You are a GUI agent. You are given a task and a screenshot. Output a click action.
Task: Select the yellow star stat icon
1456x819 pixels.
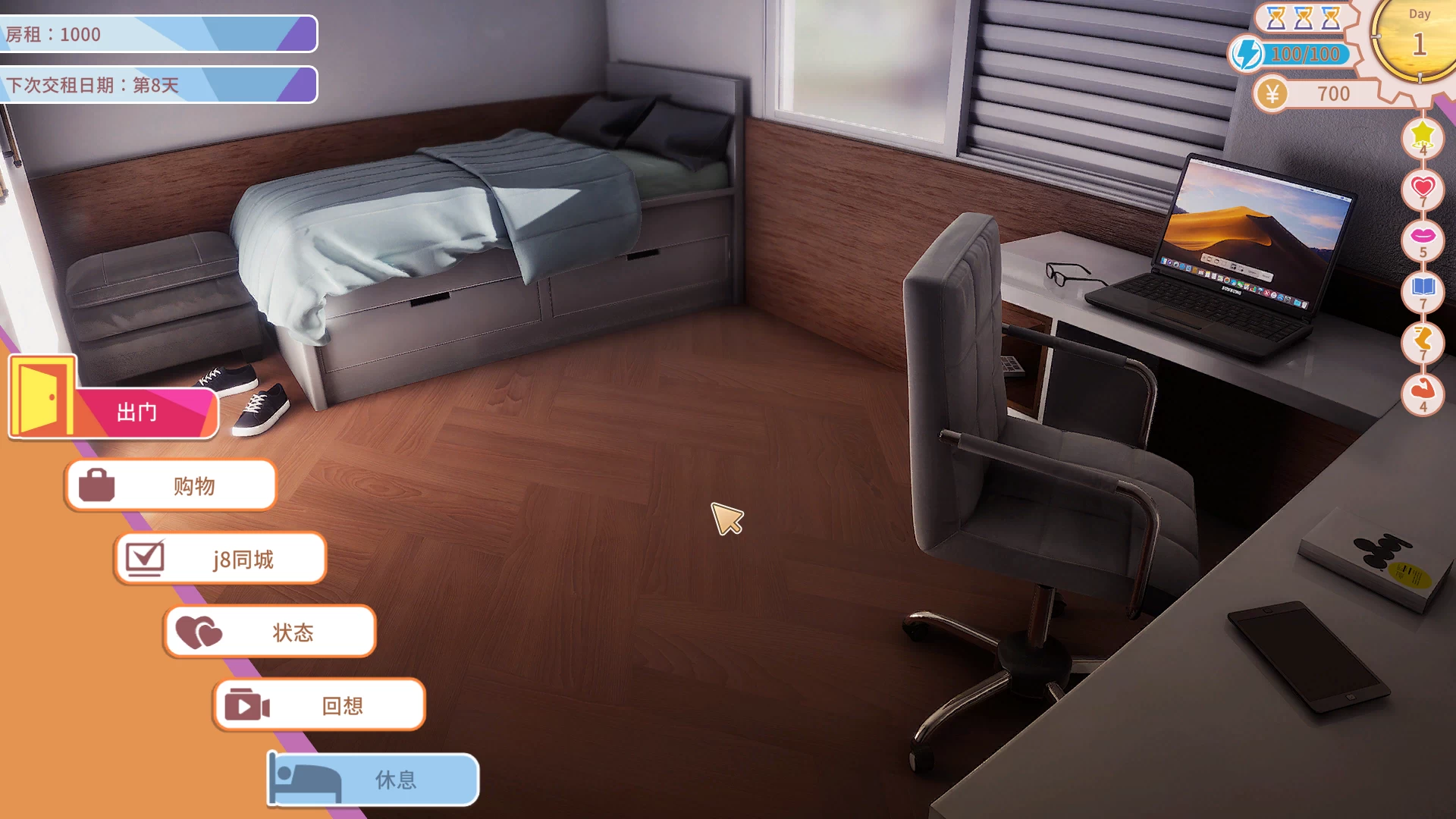pyautogui.click(x=1423, y=135)
